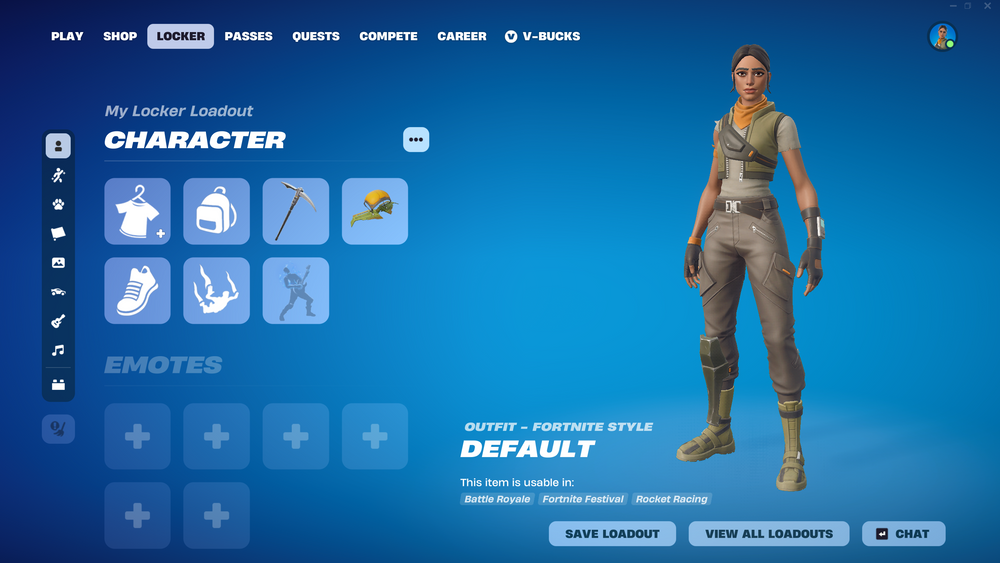Viewport: 1000px width, 563px height.
Task: Switch to the Passes tab
Action: coord(248,36)
